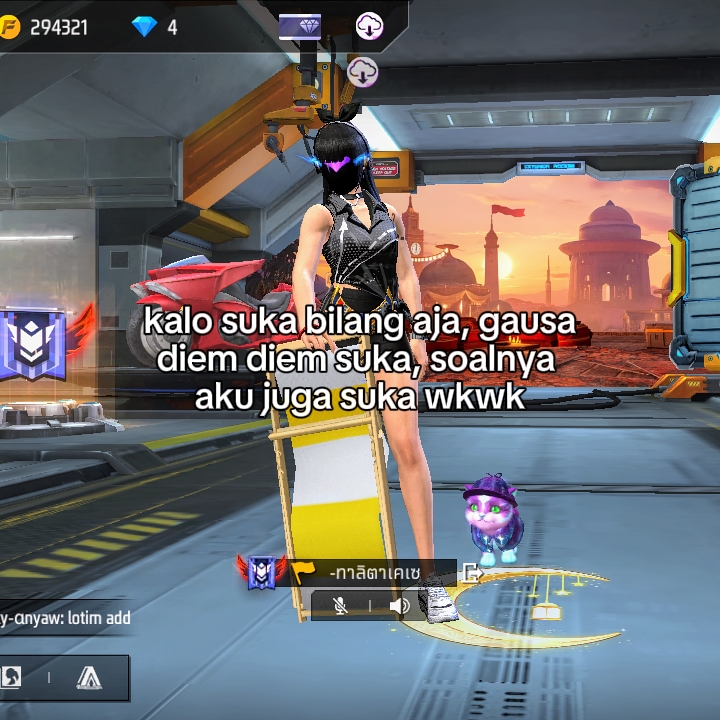Open the rank badge on the left edge
This screenshot has width=720, height=720.
[33, 343]
